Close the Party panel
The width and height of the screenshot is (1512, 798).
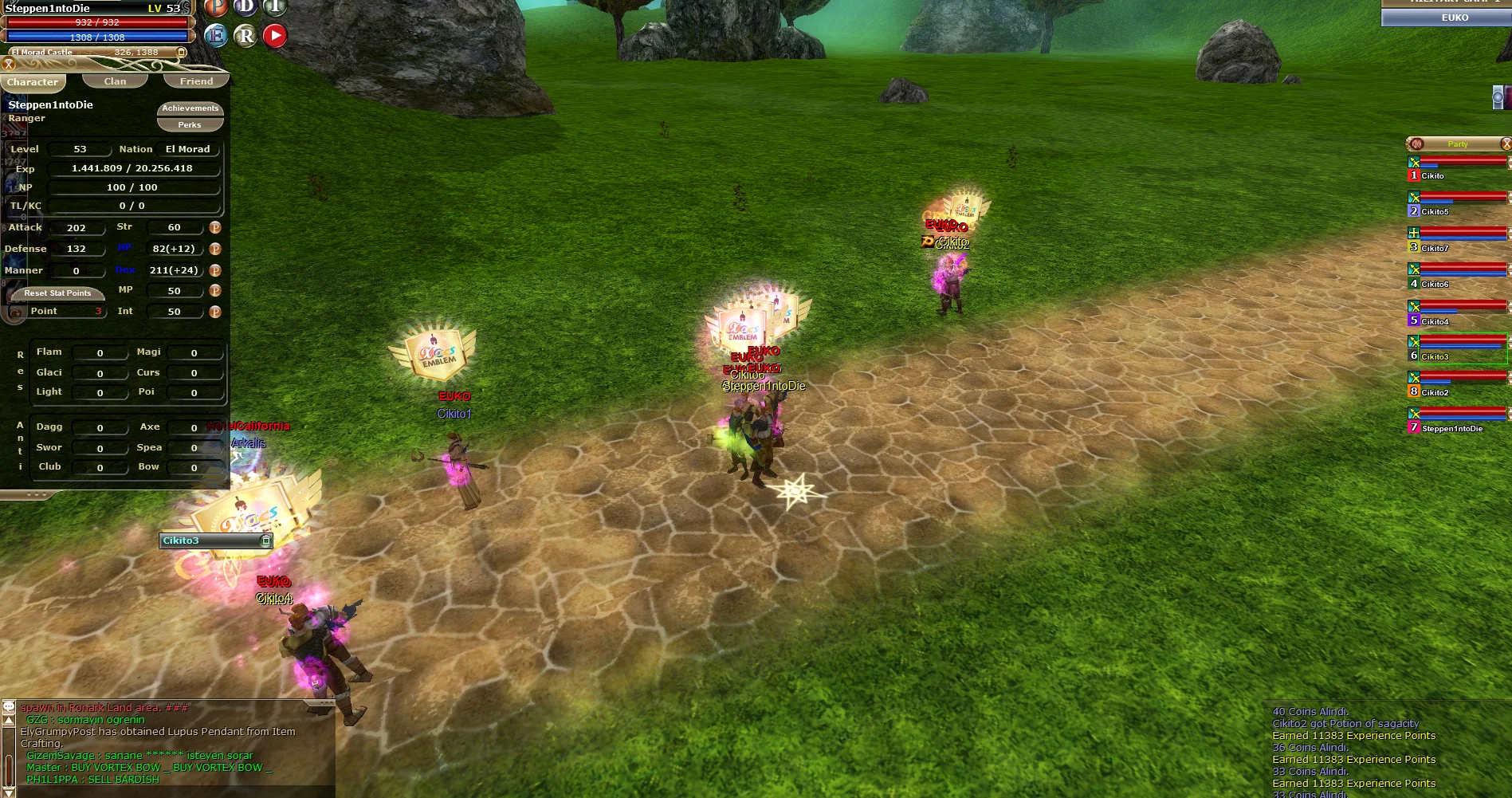coord(1506,144)
